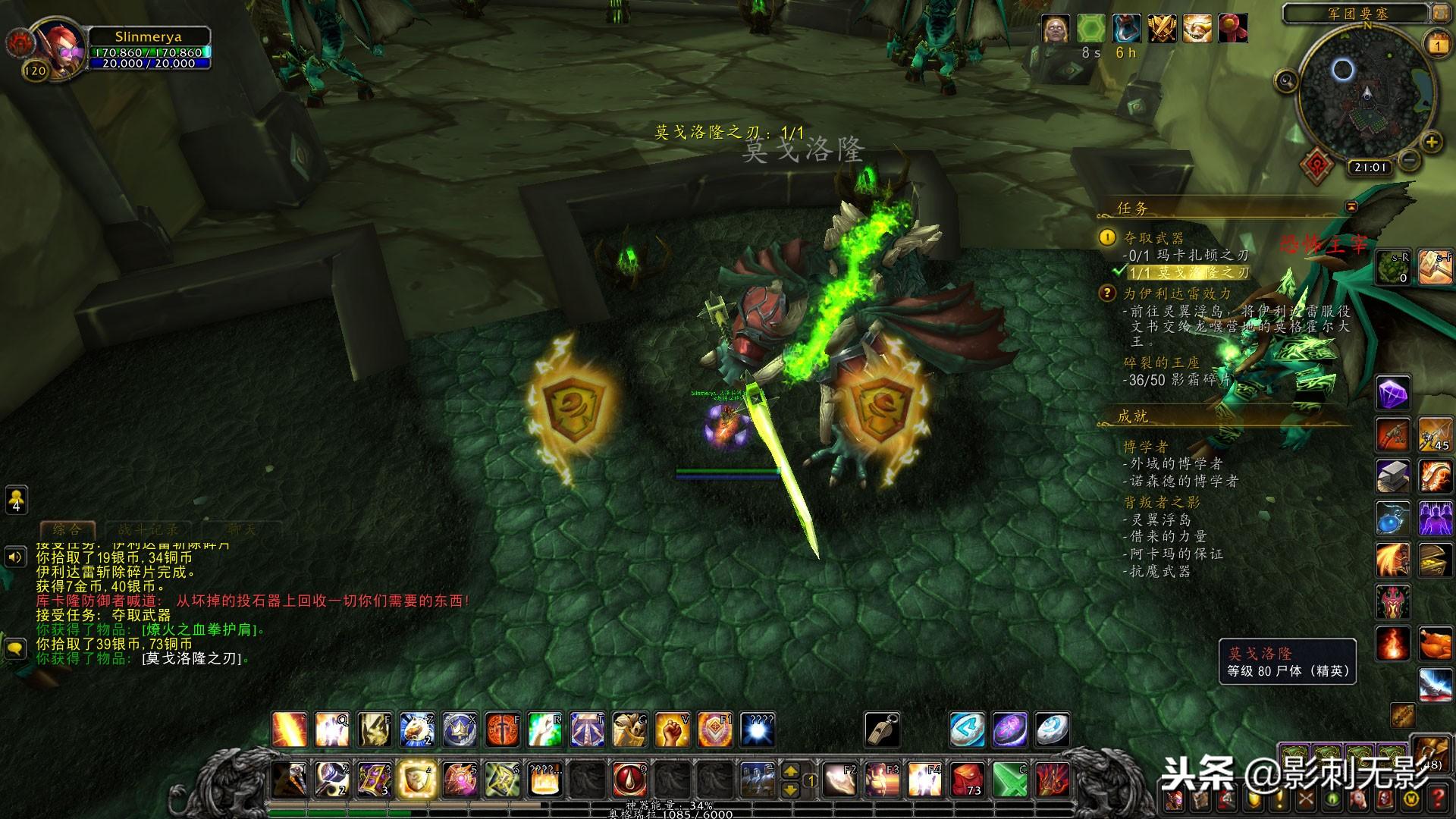Zoom in the minimap with plus button
The height and width of the screenshot is (819, 1456).
(x=1431, y=142)
